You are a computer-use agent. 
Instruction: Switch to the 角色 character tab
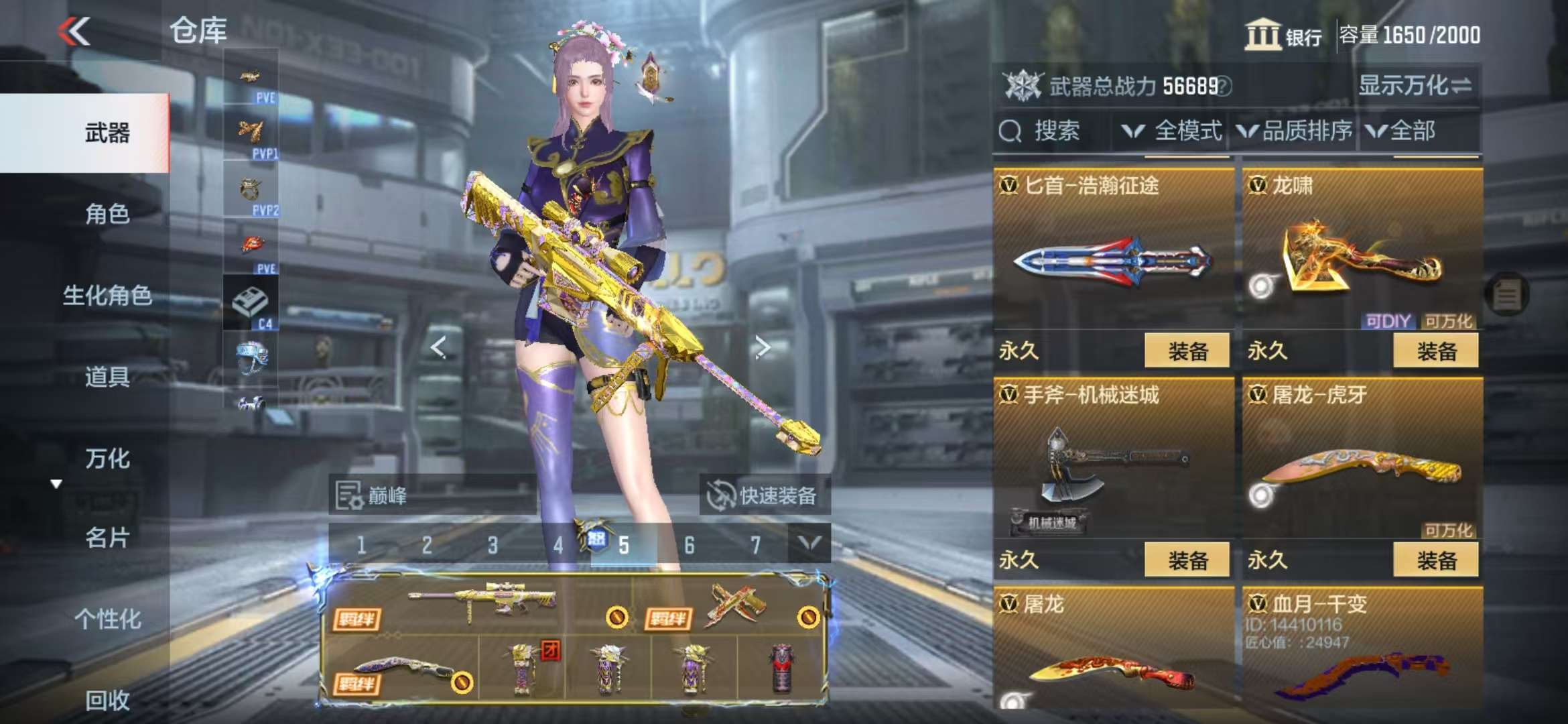pos(107,214)
